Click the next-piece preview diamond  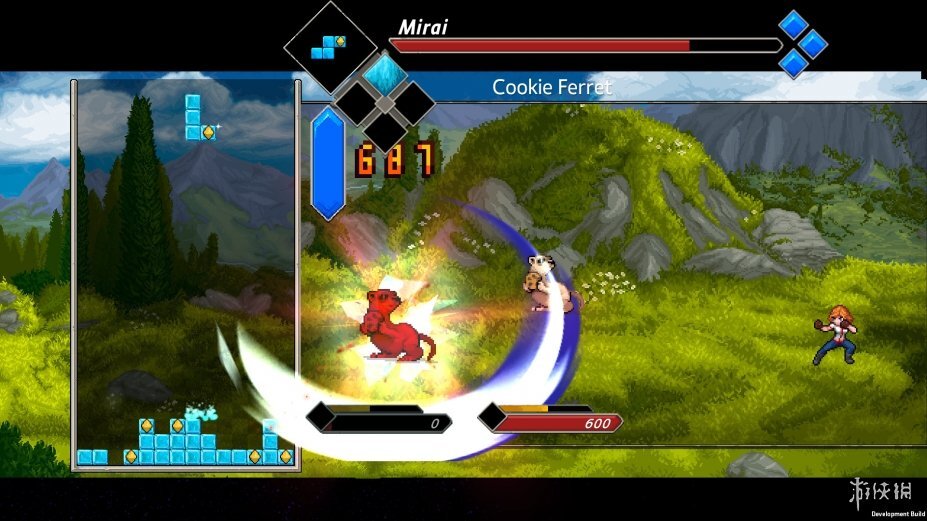tap(330, 46)
